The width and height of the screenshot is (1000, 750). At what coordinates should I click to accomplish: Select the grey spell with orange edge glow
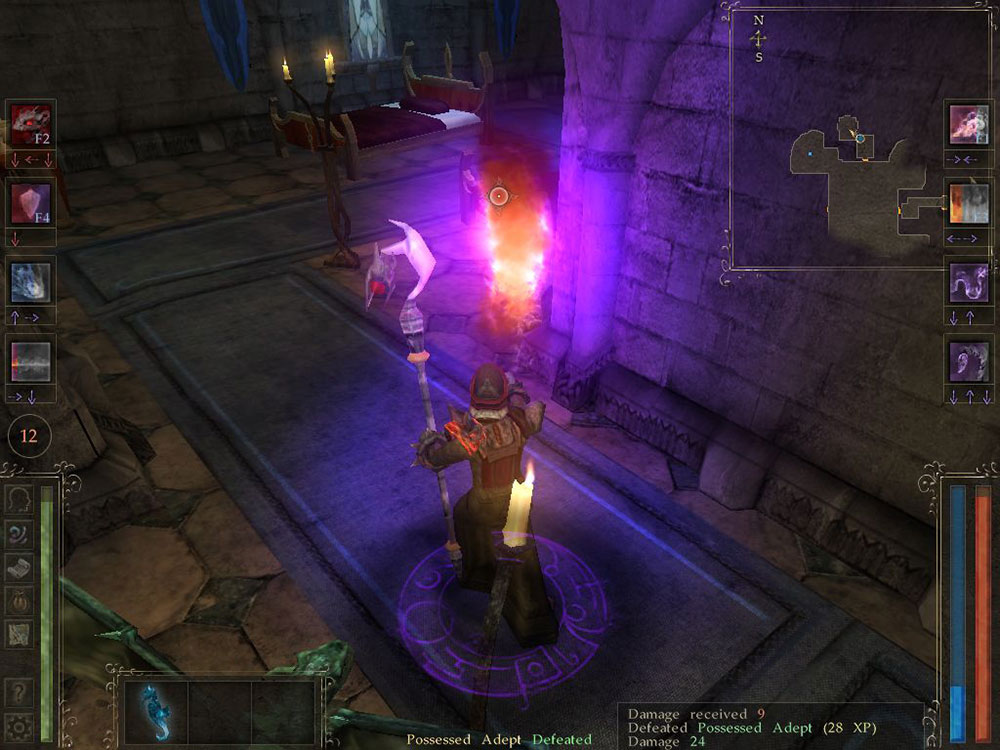click(30, 360)
